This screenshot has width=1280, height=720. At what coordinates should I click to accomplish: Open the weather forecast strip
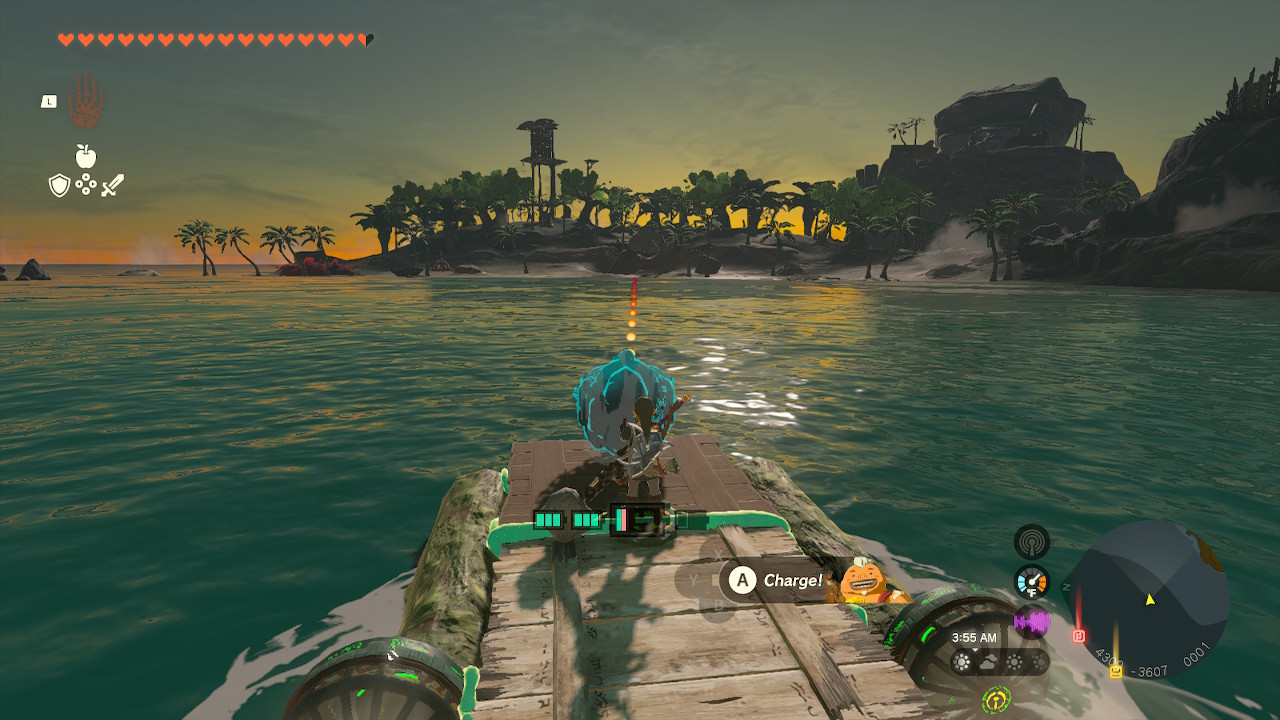coord(998,662)
